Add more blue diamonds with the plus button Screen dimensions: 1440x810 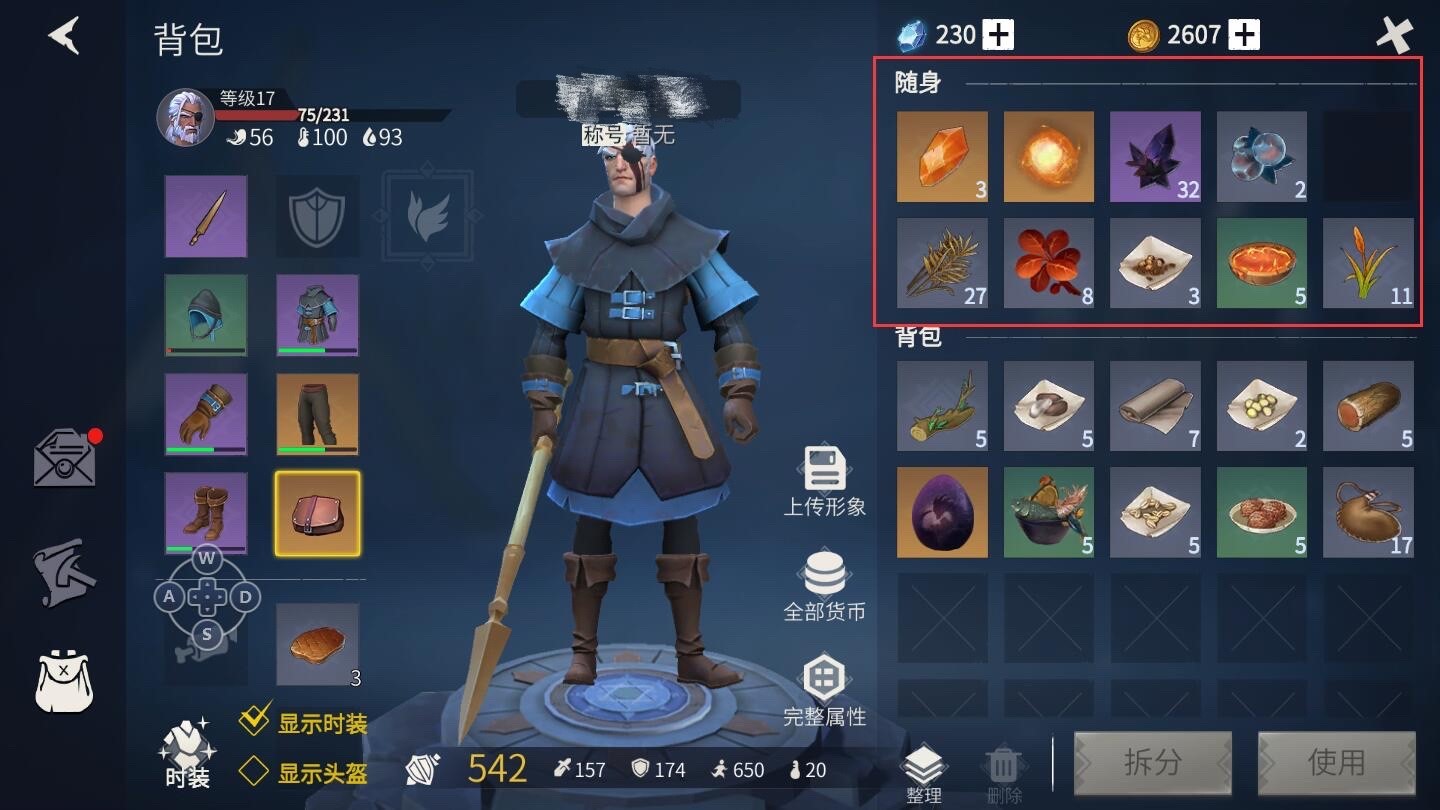(998, 36)
